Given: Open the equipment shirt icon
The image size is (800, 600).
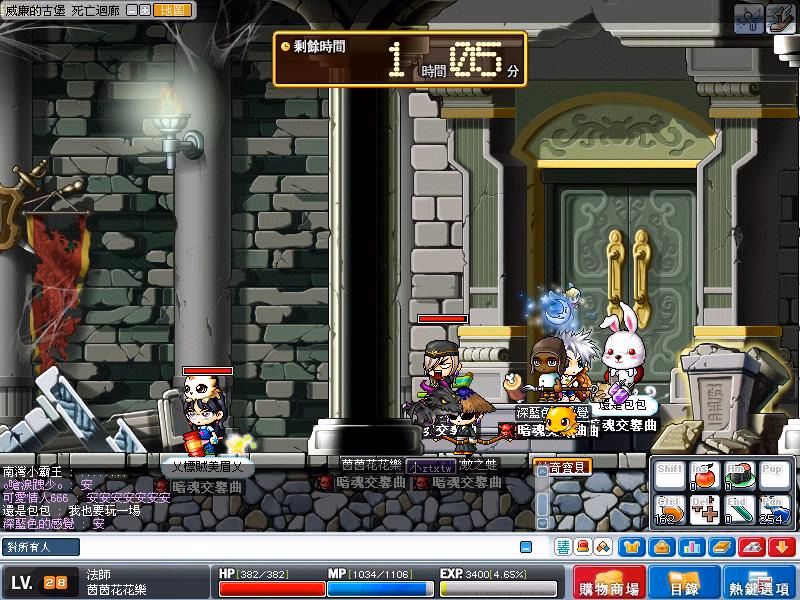Looking at the screenshot, I should click(x=632, y=546).
